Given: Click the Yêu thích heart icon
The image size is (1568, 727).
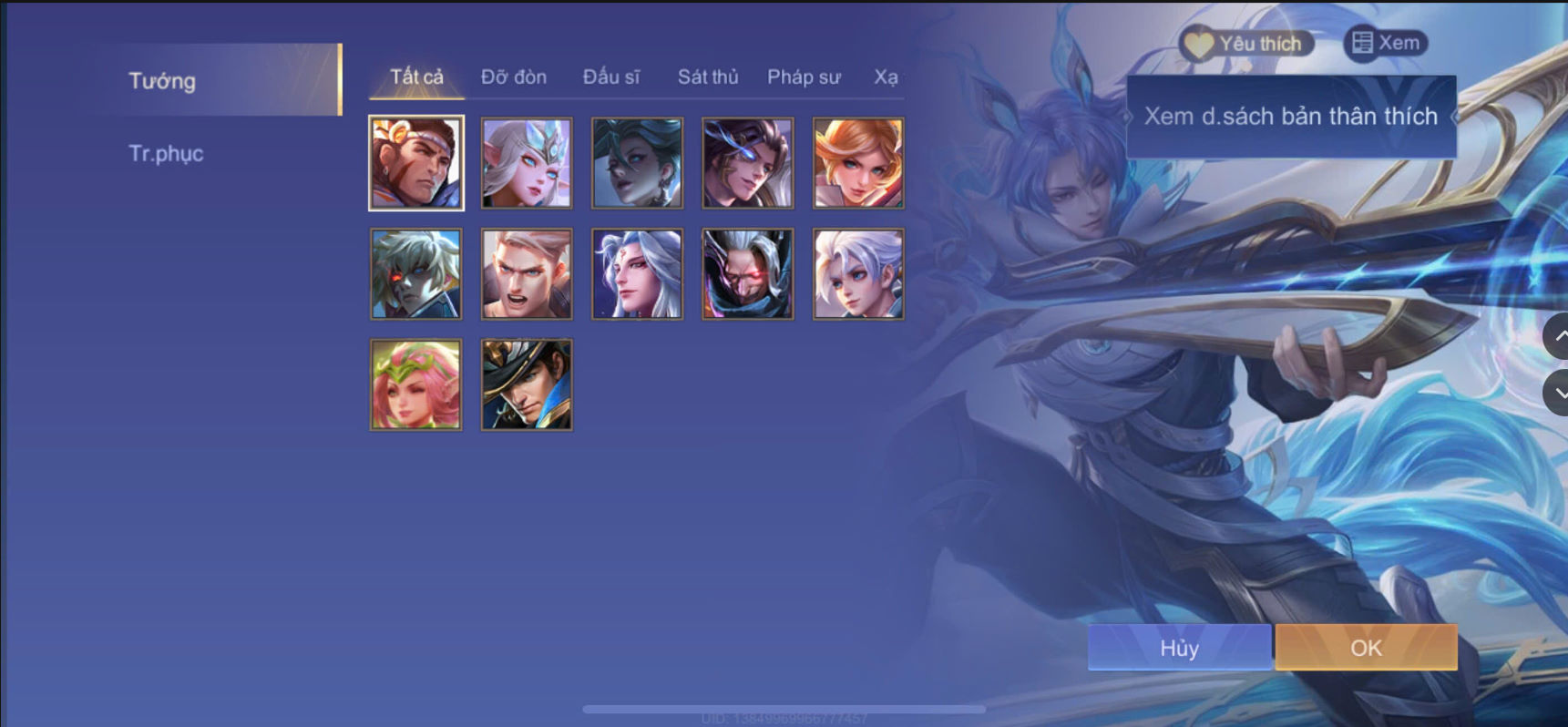Looking at the screenshot, I should 1194,42.
